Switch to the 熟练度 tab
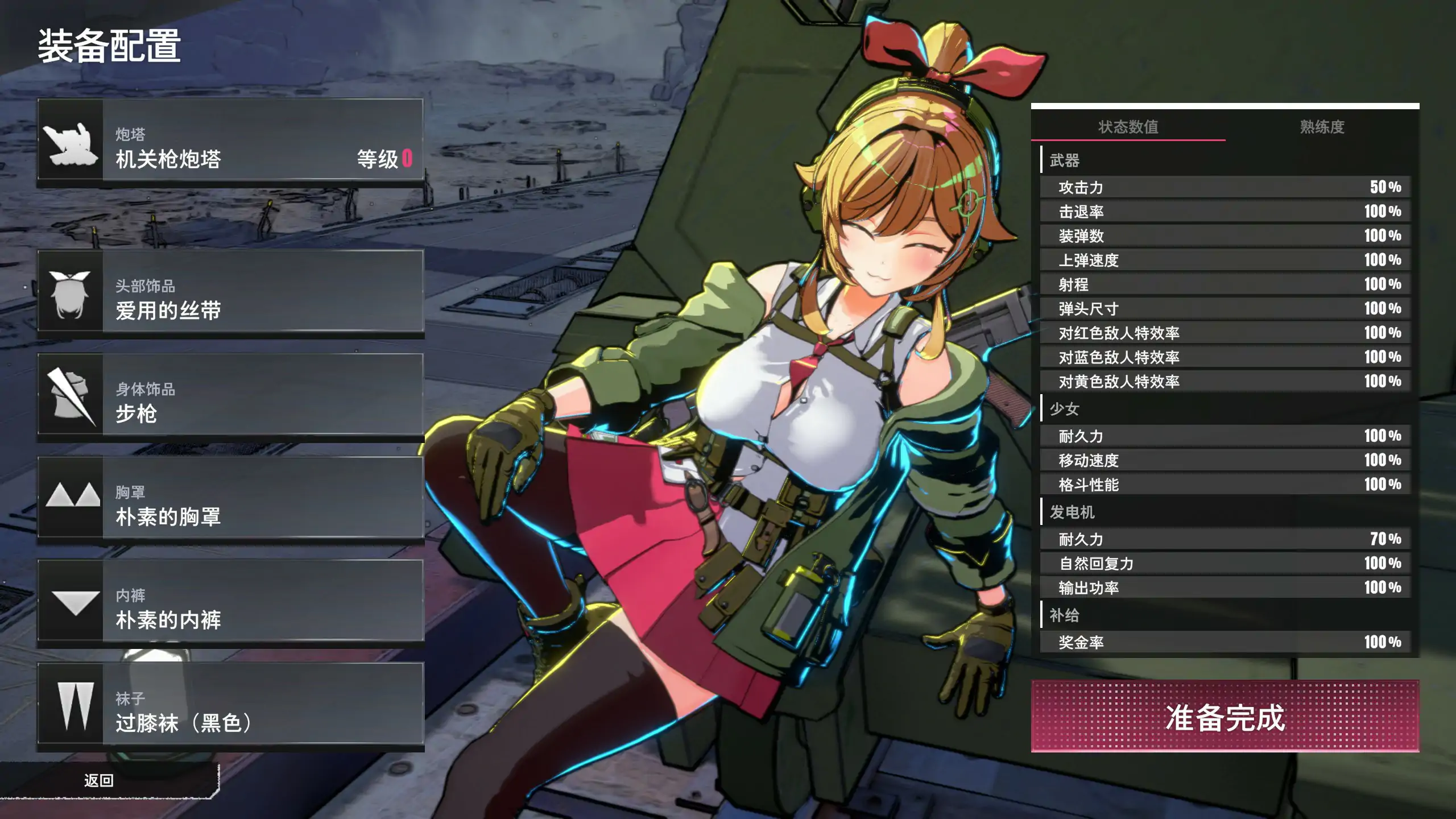1456x819 pixels. [1322, 126]
